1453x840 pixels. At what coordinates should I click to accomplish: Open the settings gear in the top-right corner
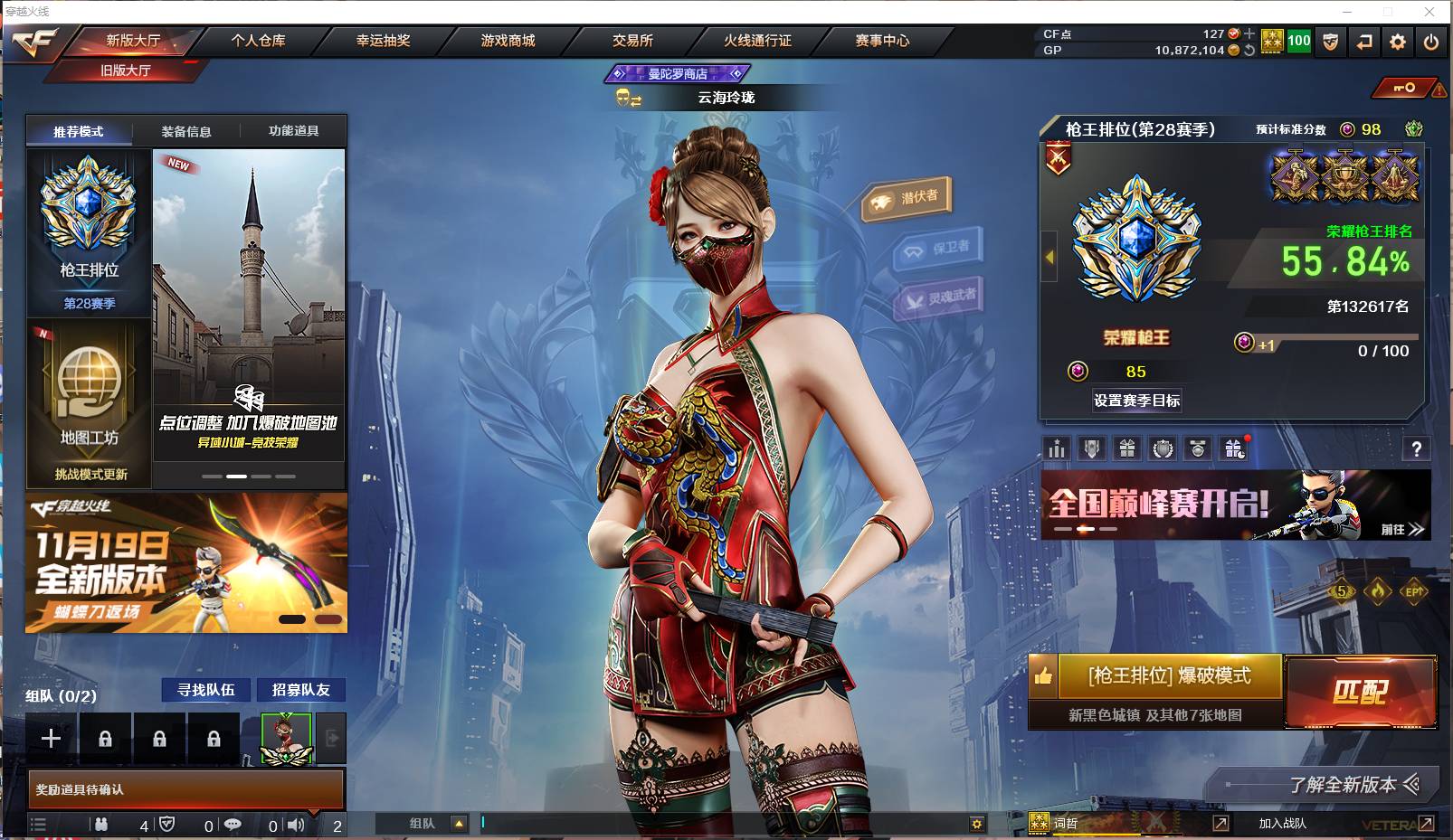pyautogui.click(x=1397, y=41)
